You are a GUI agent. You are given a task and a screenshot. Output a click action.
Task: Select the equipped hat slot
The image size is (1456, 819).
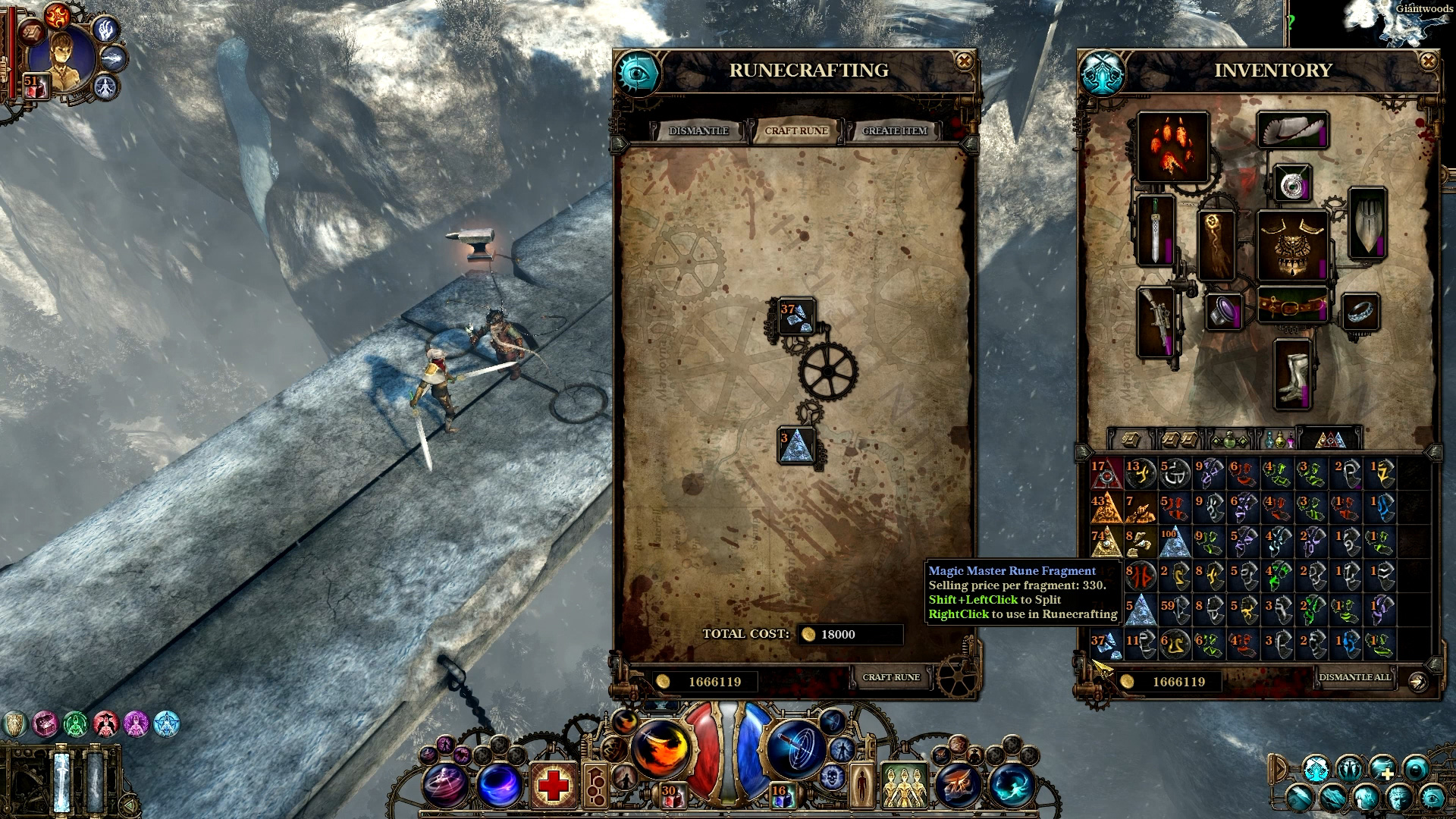pos(1292,130)
